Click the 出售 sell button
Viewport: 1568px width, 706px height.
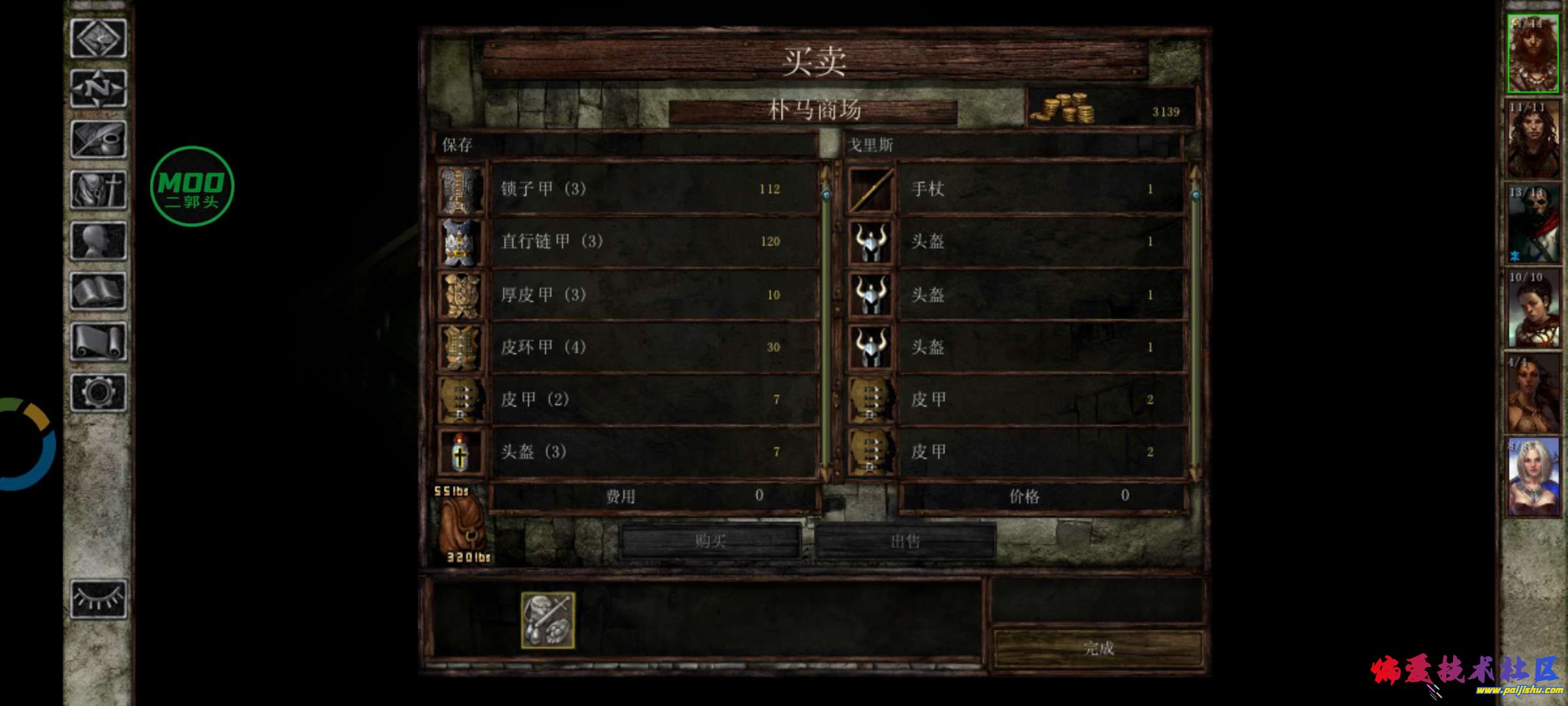[906, 541]
